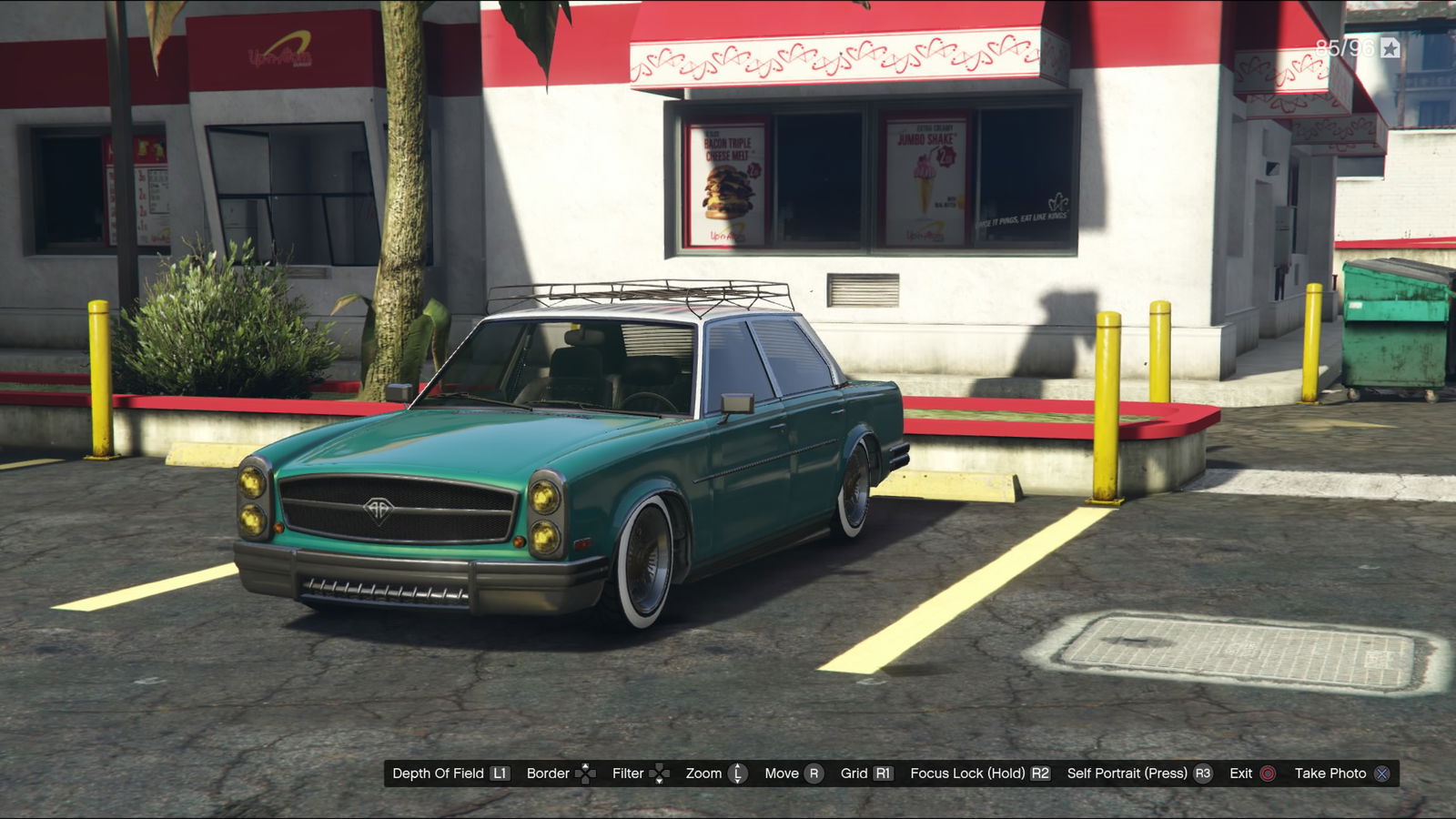Image resolution: width=1456 pixels, height=819 pixels.
Task: Switch to Self Portrait mode
Action: click(x=1138, y=773)
